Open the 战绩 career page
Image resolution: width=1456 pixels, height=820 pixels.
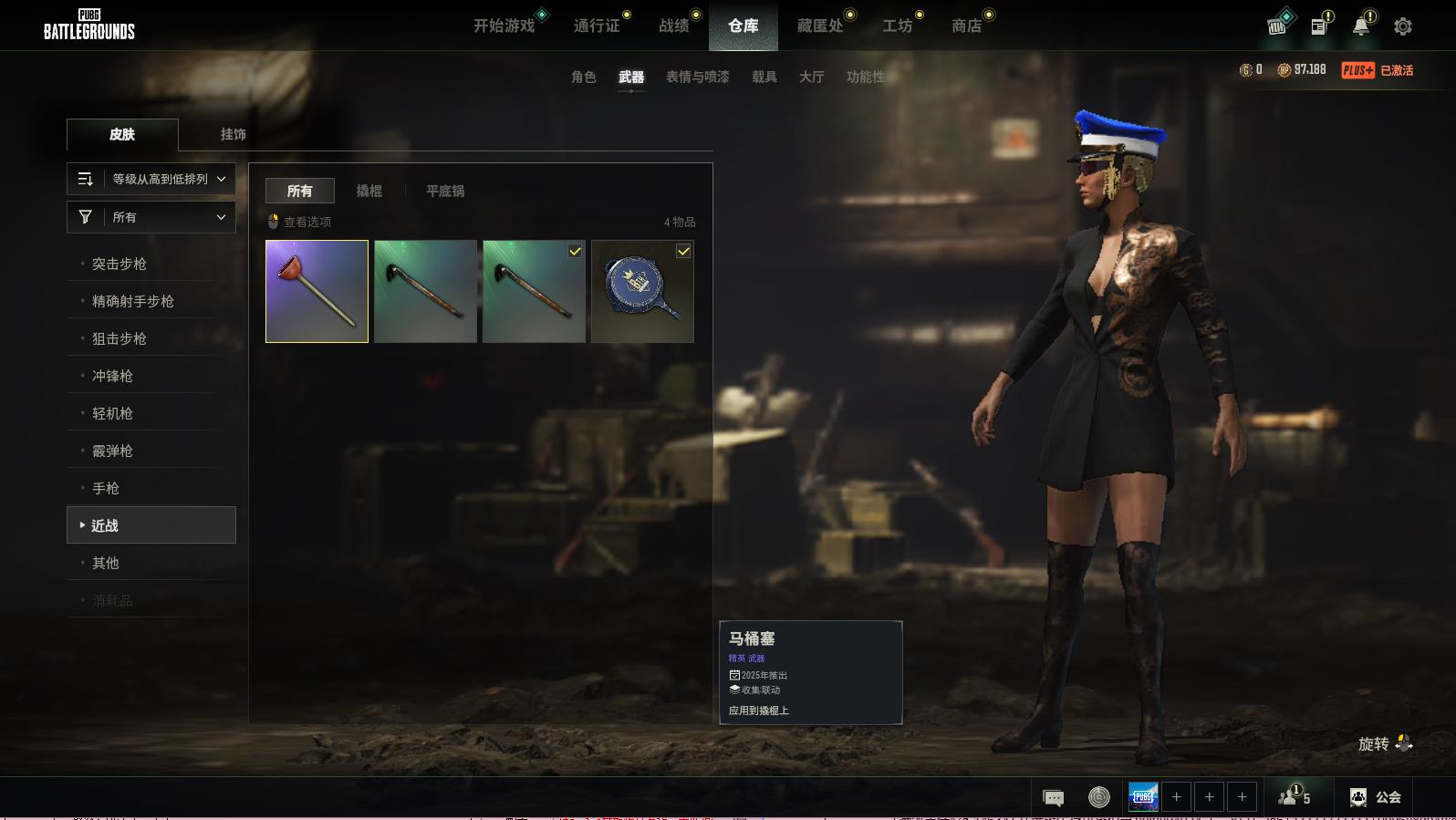pyautogui.click(x=674, y=26)
